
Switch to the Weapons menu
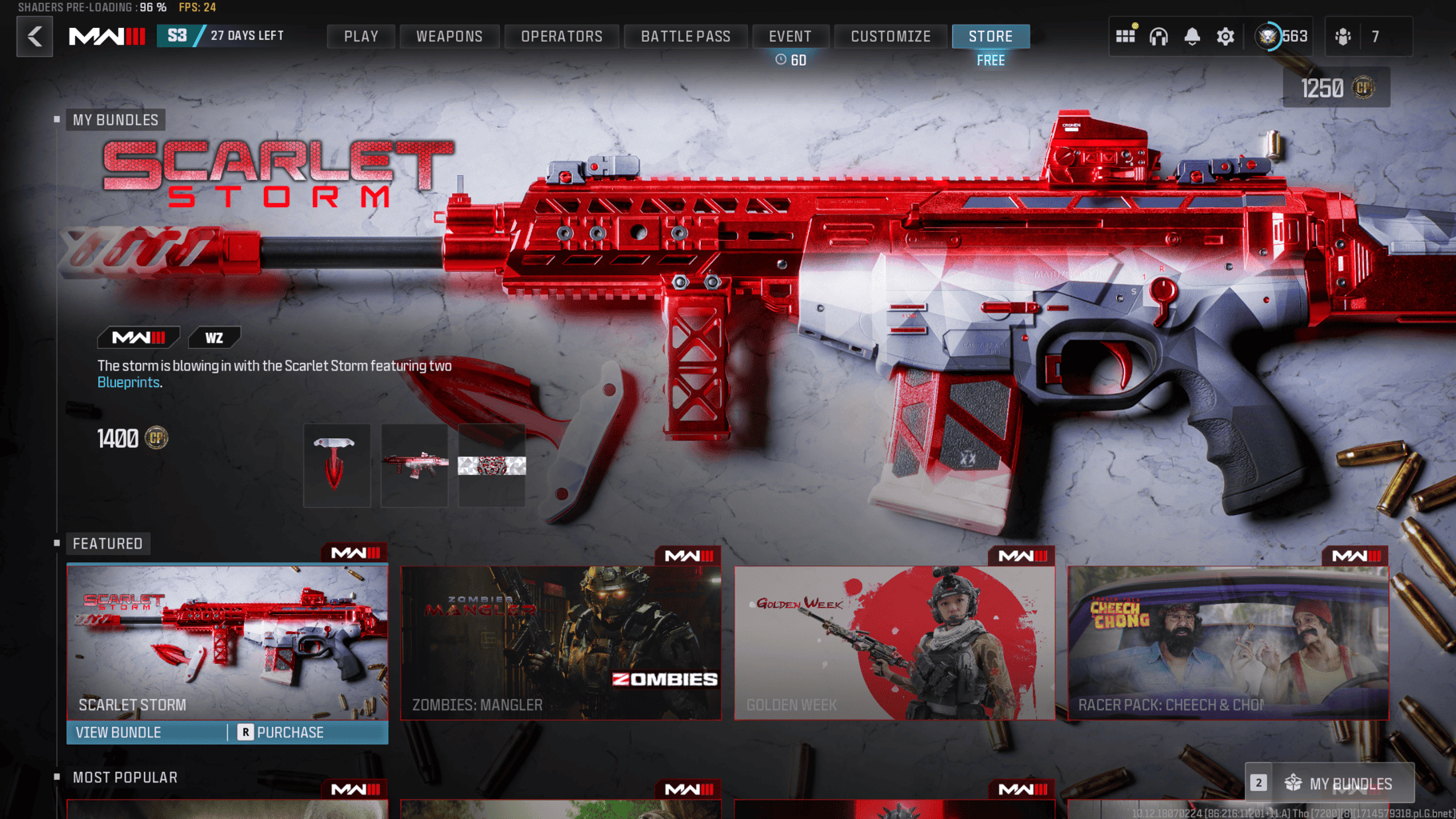[x=449, y=36]
